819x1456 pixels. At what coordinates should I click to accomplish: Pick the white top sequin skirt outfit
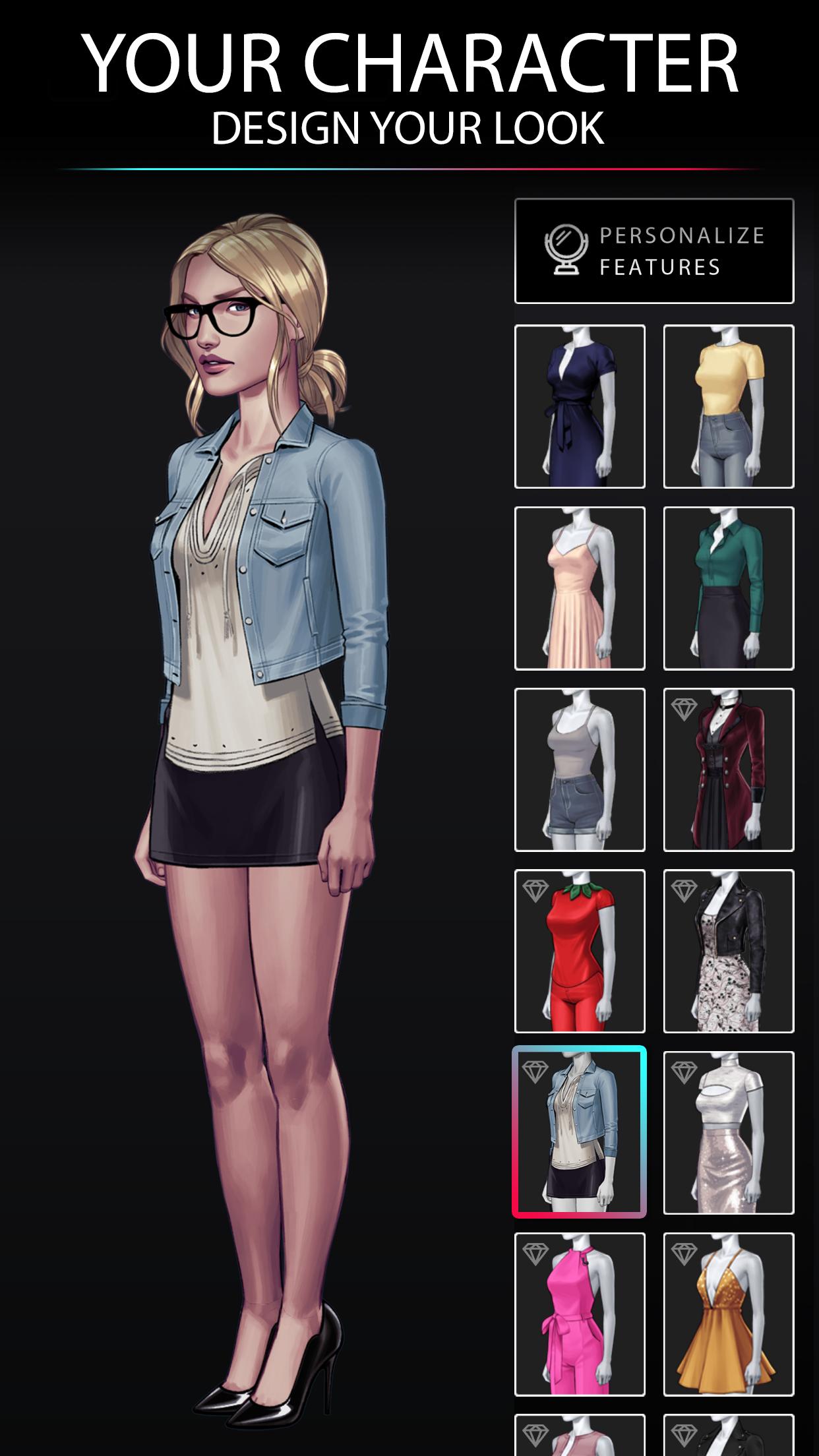click(x=729, y=1132)
